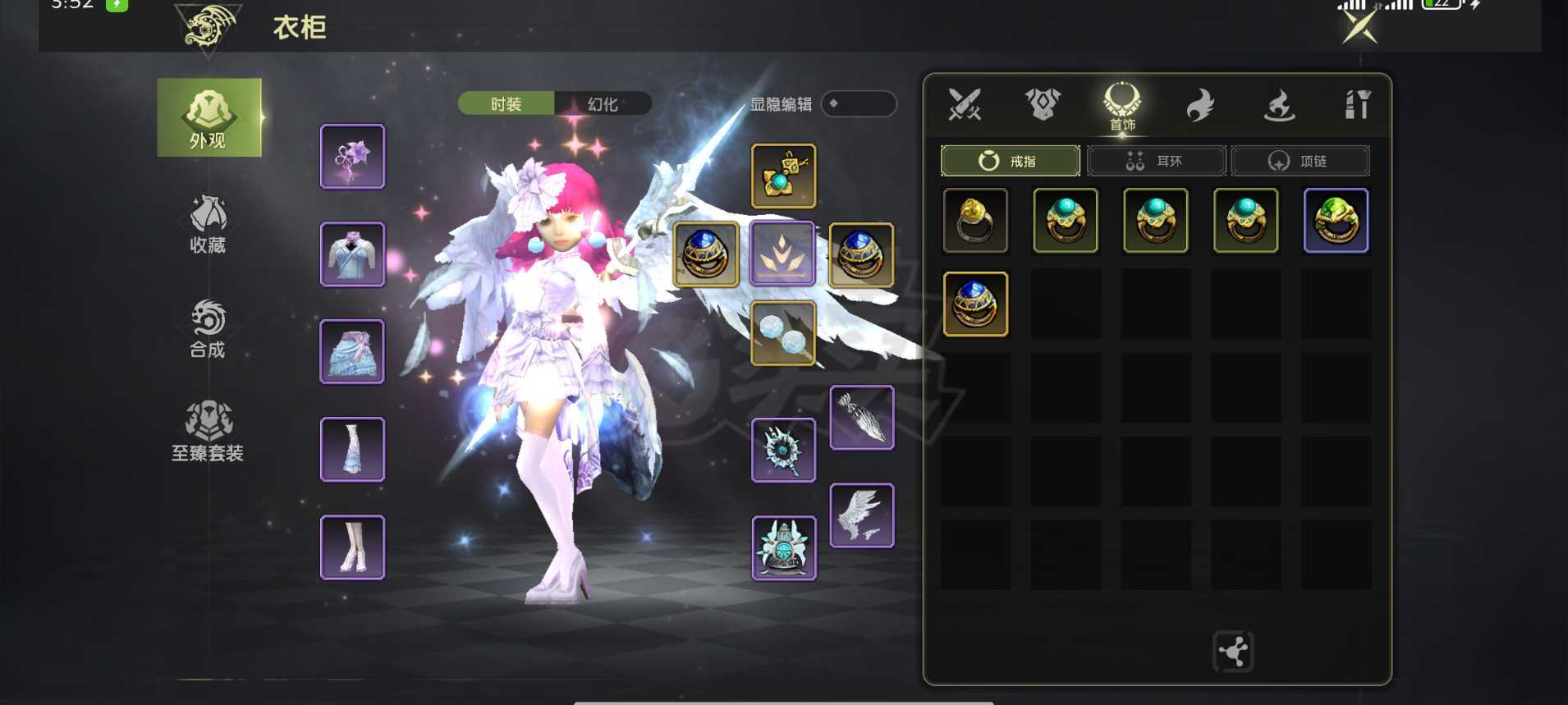Image resolution: width=1568 pixels, height=705 pixels.
Task: Select the blue ruffled skirt slot
Action: pyautogui.click(x=352, y=352)
